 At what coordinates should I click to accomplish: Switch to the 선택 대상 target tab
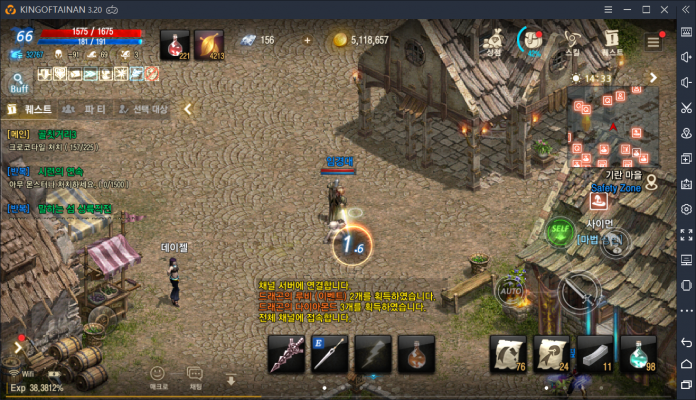(x=142, y=109)
